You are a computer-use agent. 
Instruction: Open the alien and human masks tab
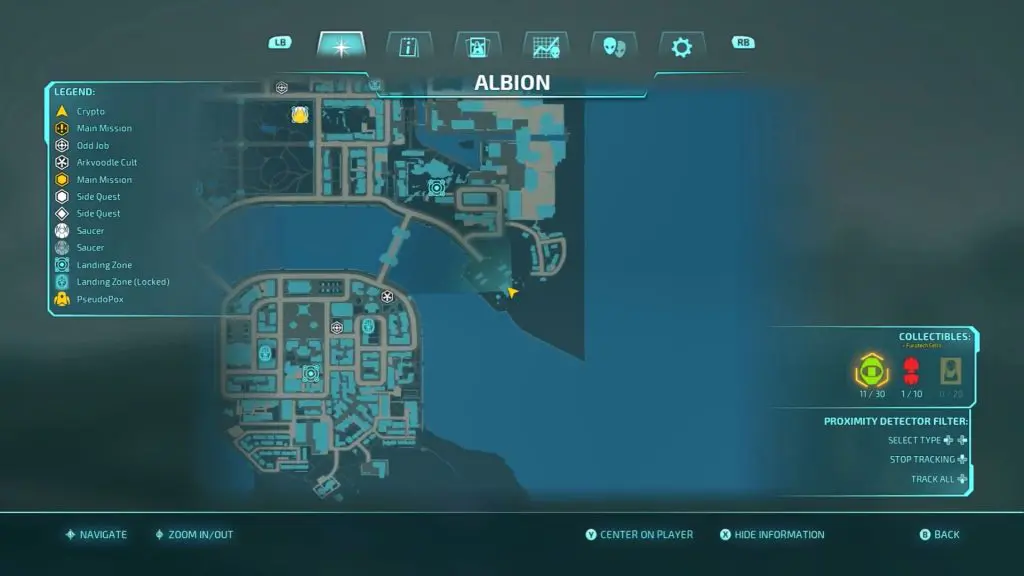[x=614, y=46]
